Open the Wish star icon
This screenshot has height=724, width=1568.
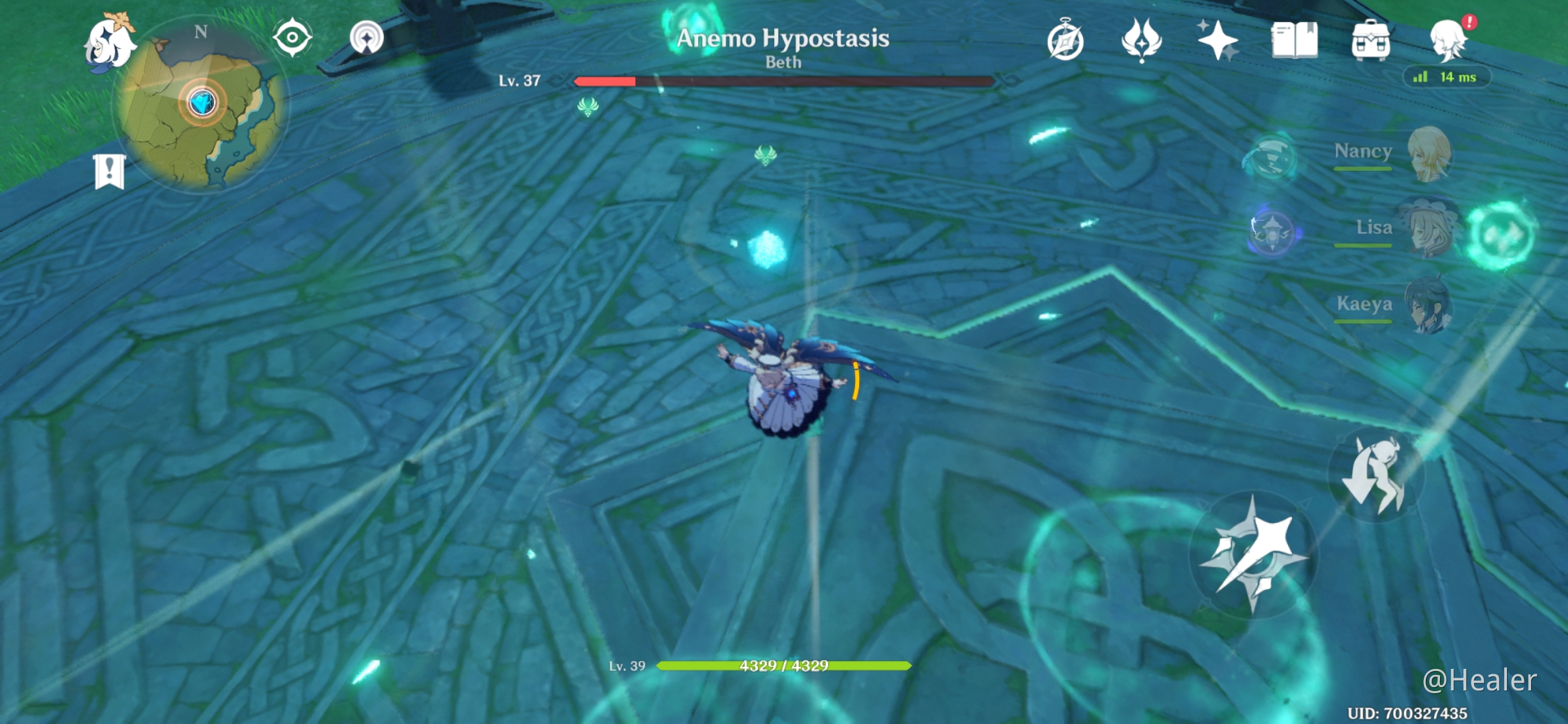pos(1218,40)
